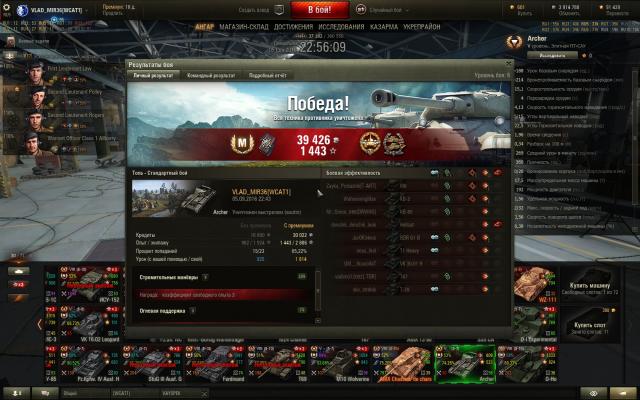This screenshot has width=640, height=400.
Task: Click the Mastery badge M medal
Action: point(239,142)
